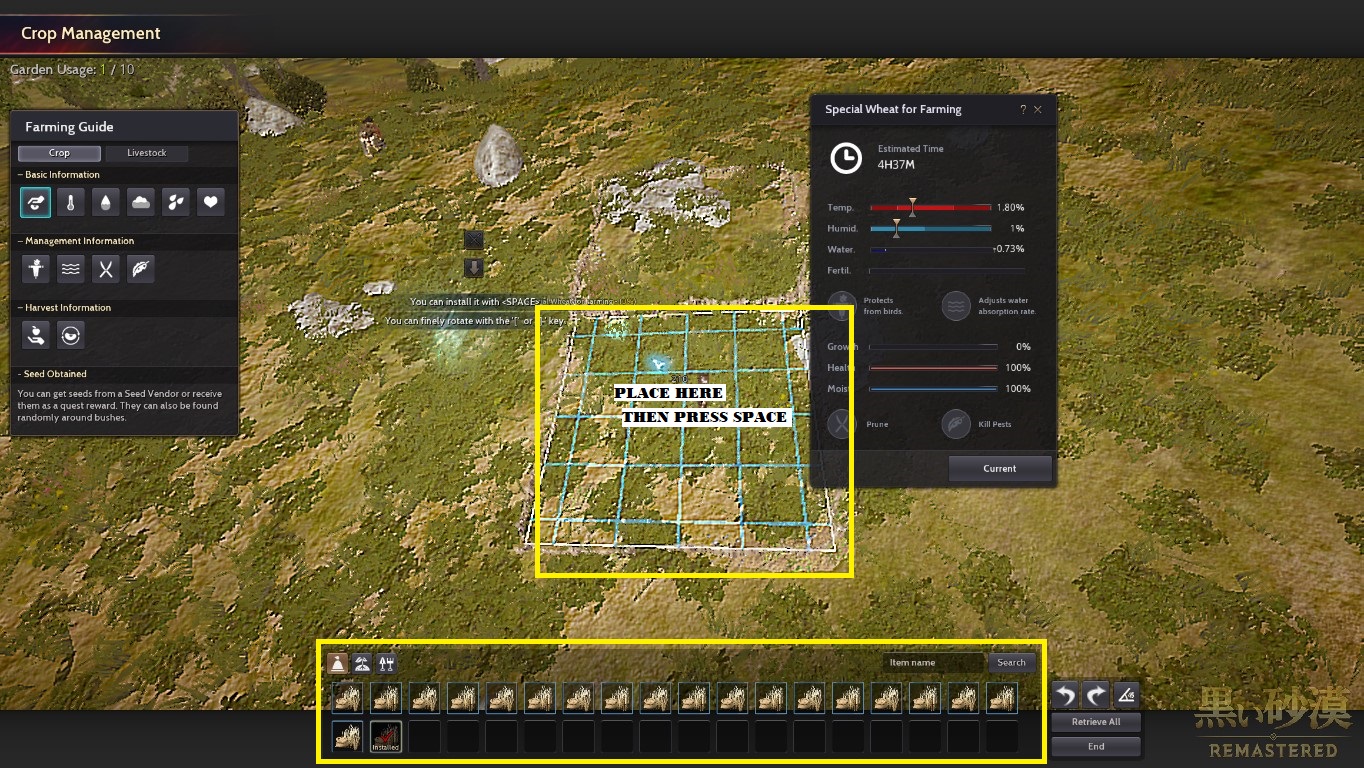Select the temperature info icon in Farming Guide

tap(70, 202)
